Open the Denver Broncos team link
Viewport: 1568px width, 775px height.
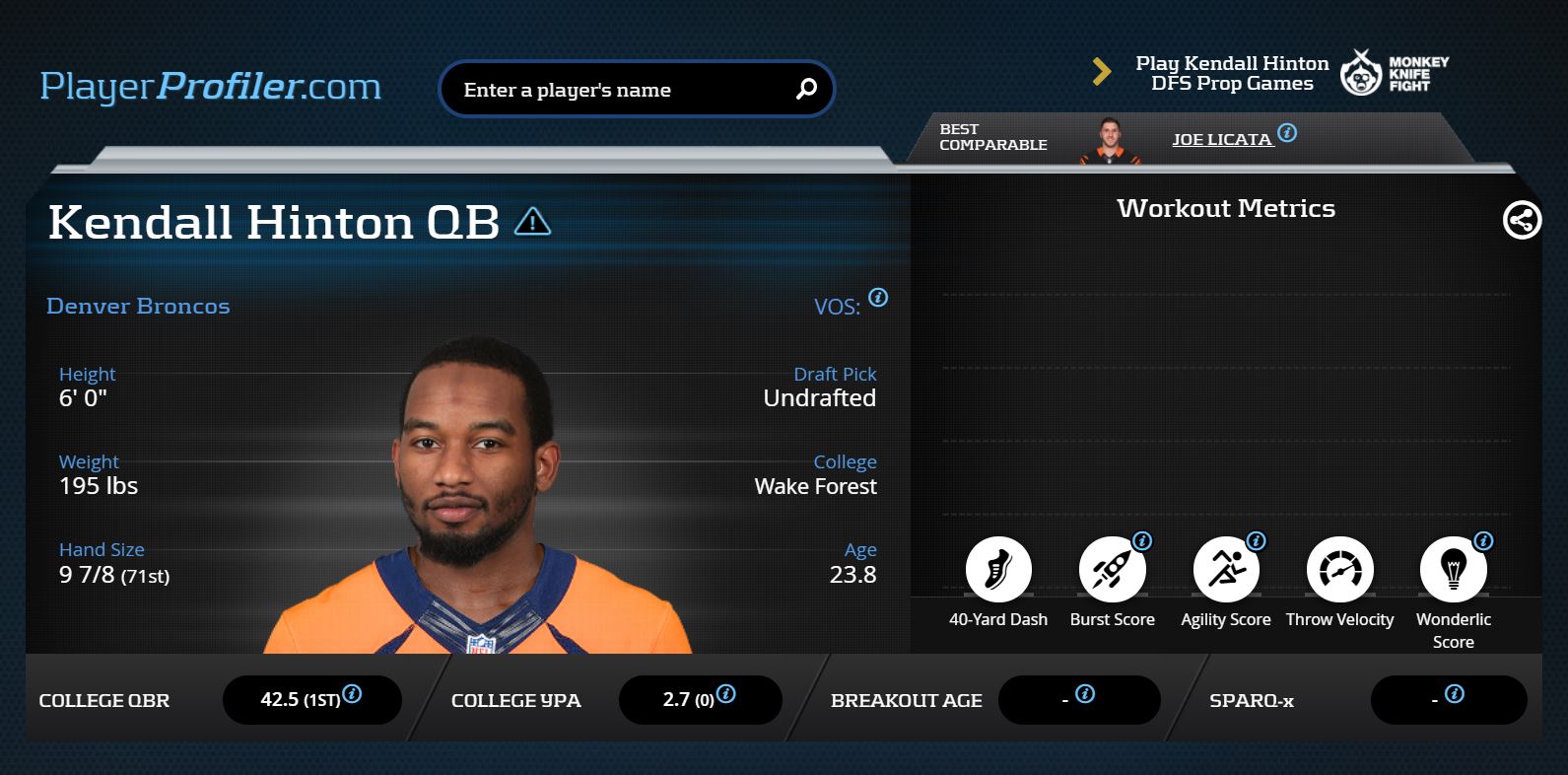click(138, 306)
